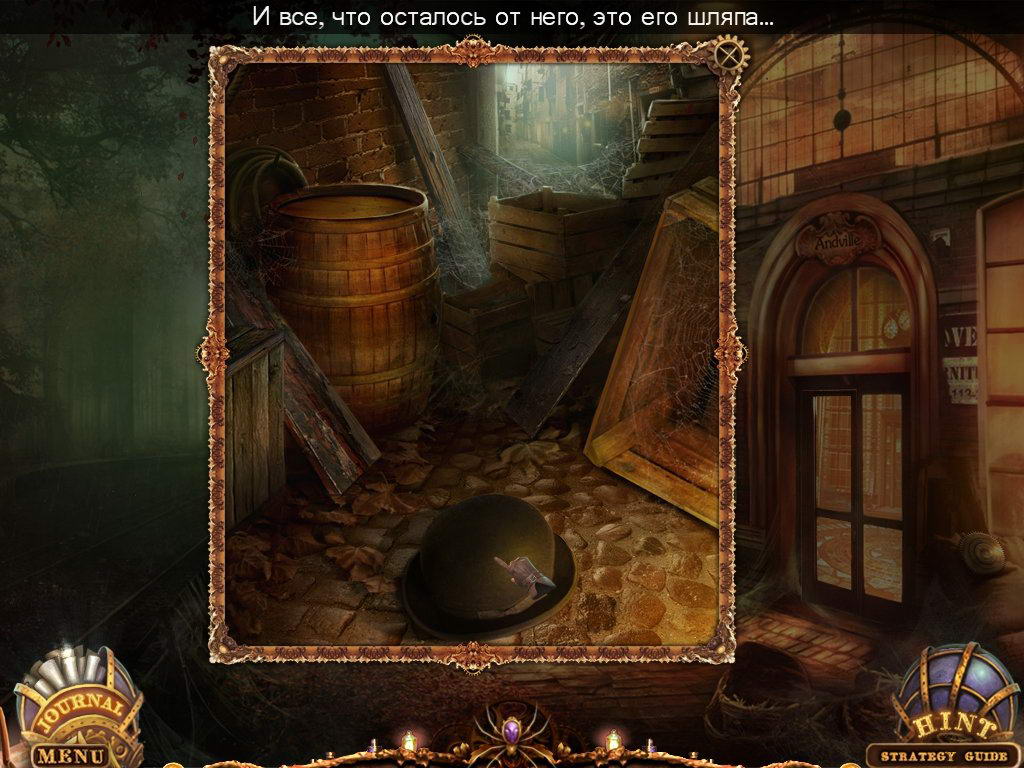Viewport: 1024px width, 768px height.
Task: Open the game Menu
Action: (x=70, y=755)
